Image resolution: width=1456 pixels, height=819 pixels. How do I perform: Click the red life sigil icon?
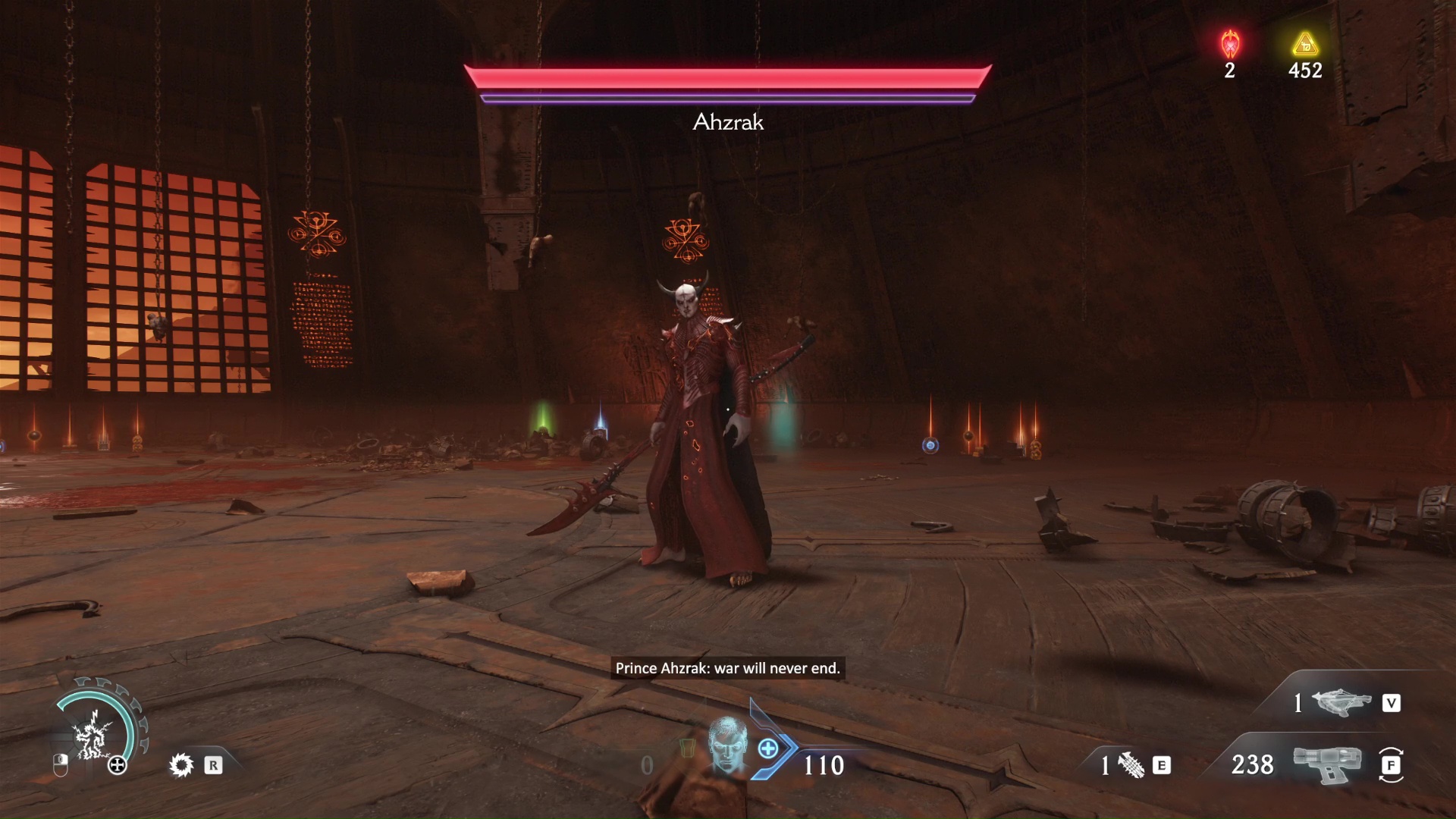[1230, 45]
